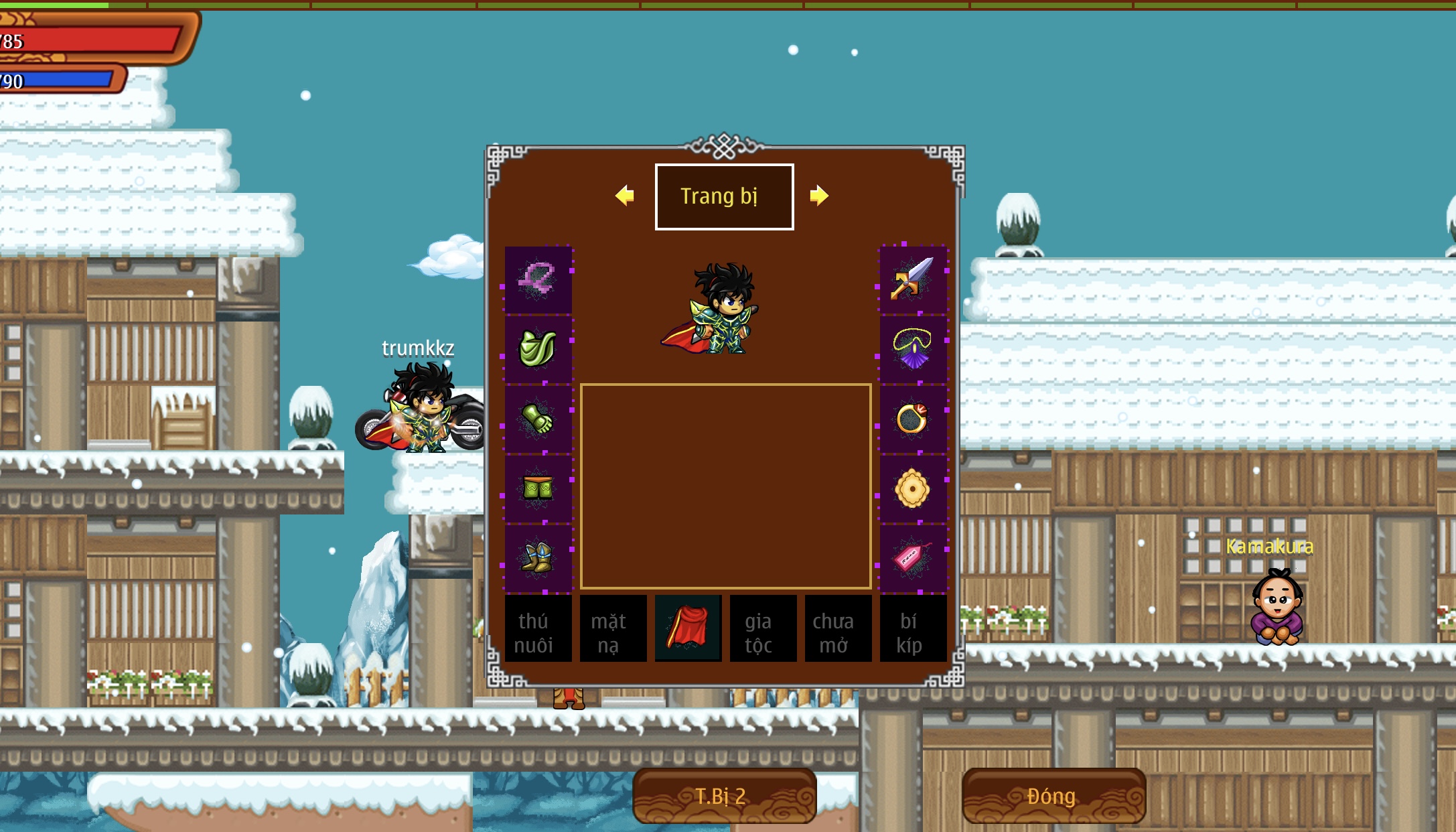Select the sword weapon slot
The image size is (1456, 832).
912,279
